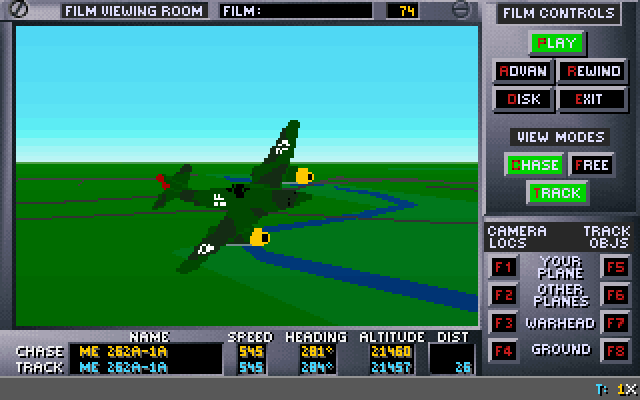This screenshot has height=400, width=640.
Task: Place the camera on the warhead with F3
Action: click(x=503, y=323)
